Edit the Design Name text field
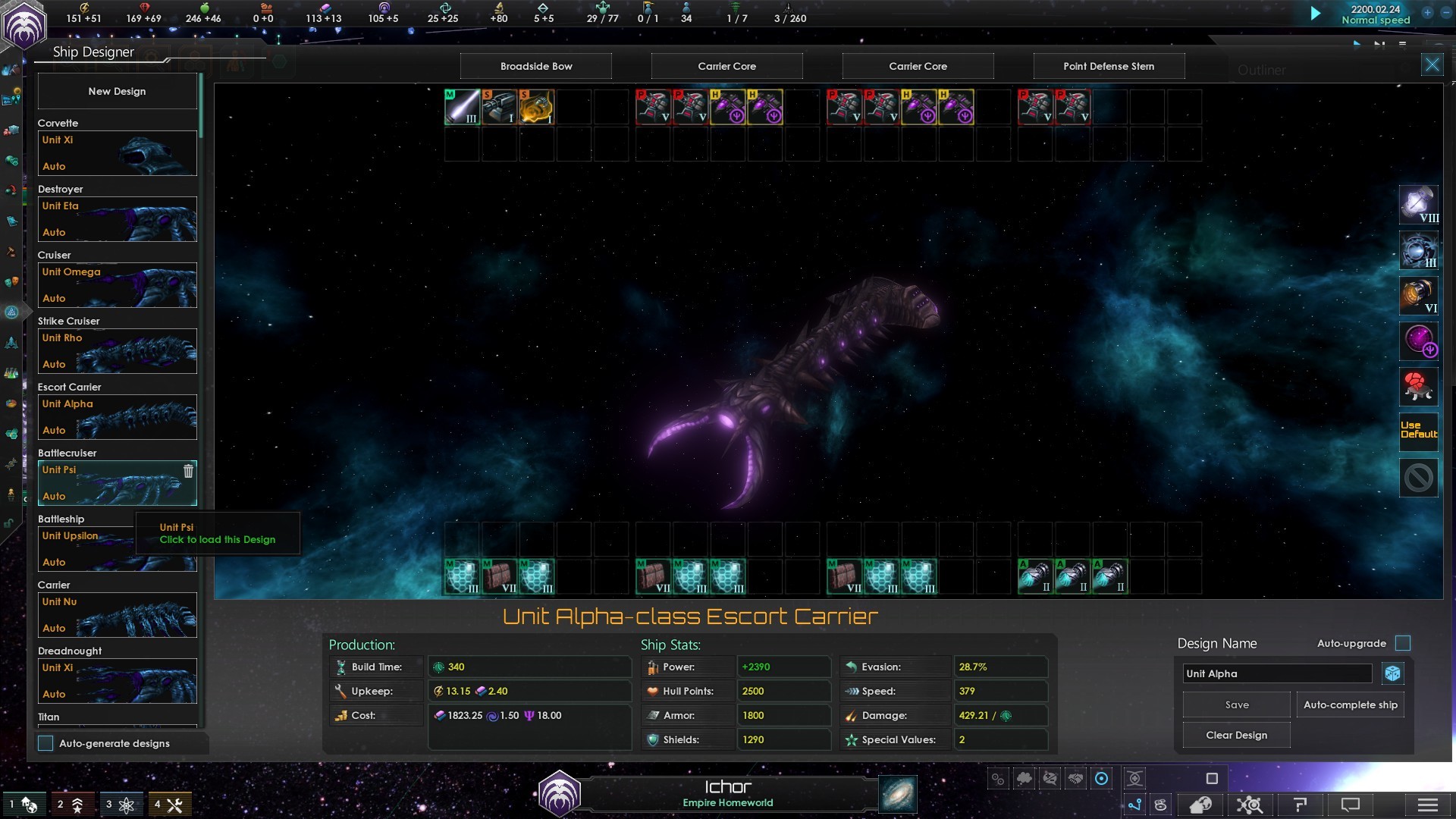Image resolution: width=1456 pixels, height=819 pixels. [1277, 673]
